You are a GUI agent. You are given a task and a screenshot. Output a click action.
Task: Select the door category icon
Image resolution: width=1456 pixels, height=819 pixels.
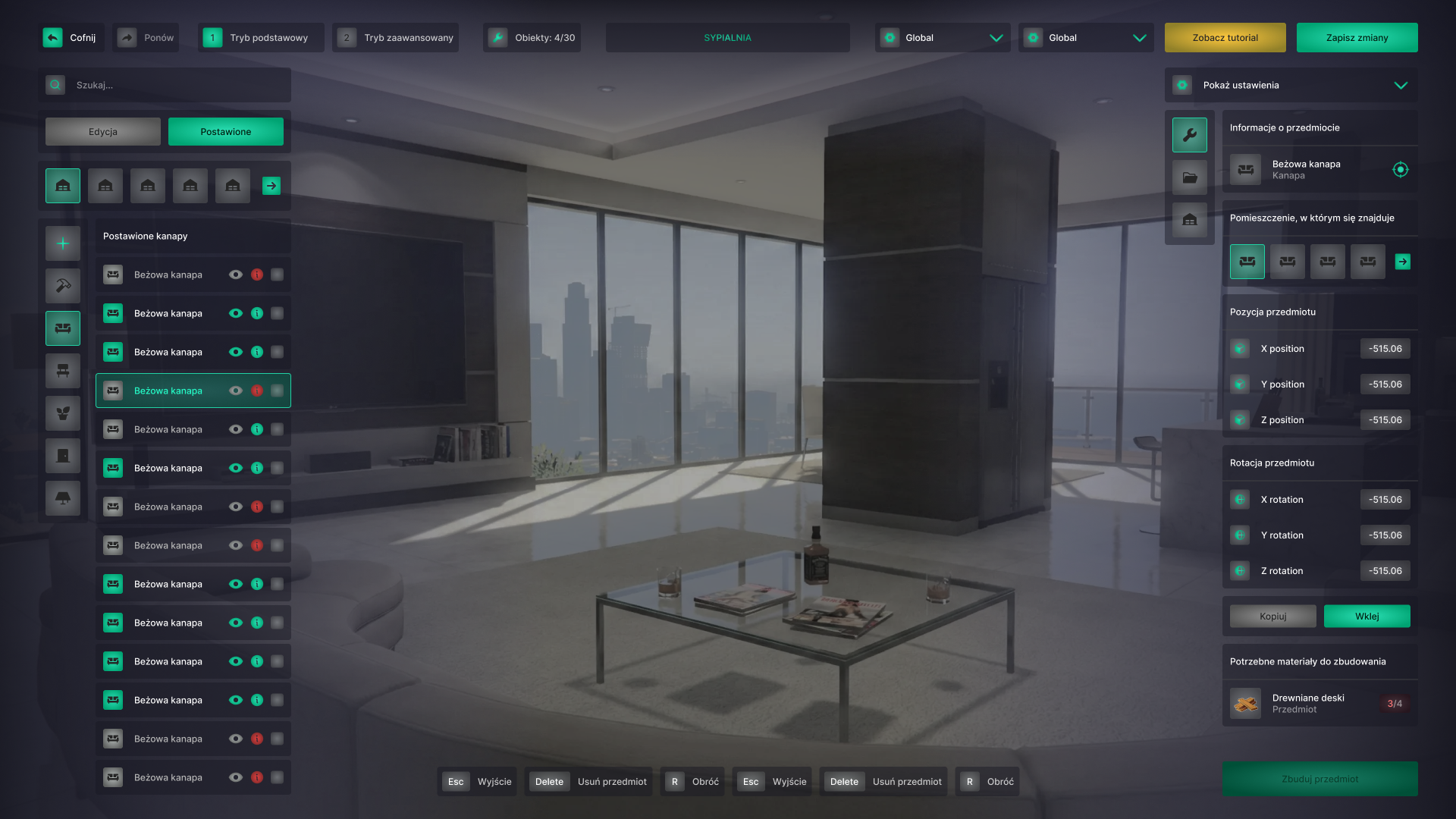(x=62, y=456)
